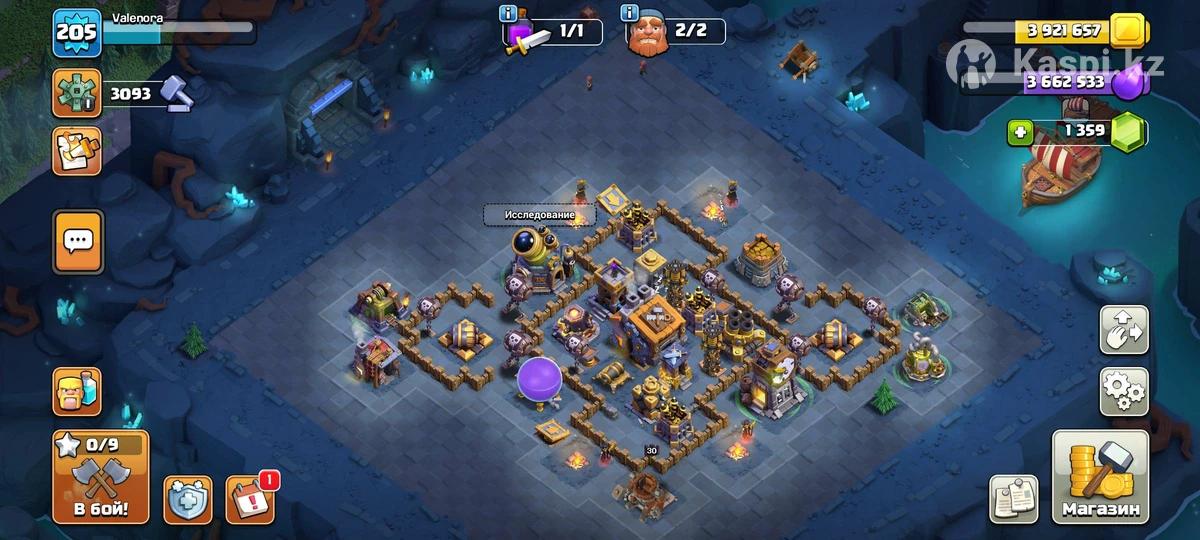Viewport: 1200px width, 540px height.
Task: Open the chat speech bubble
Action: click(76, 240)
